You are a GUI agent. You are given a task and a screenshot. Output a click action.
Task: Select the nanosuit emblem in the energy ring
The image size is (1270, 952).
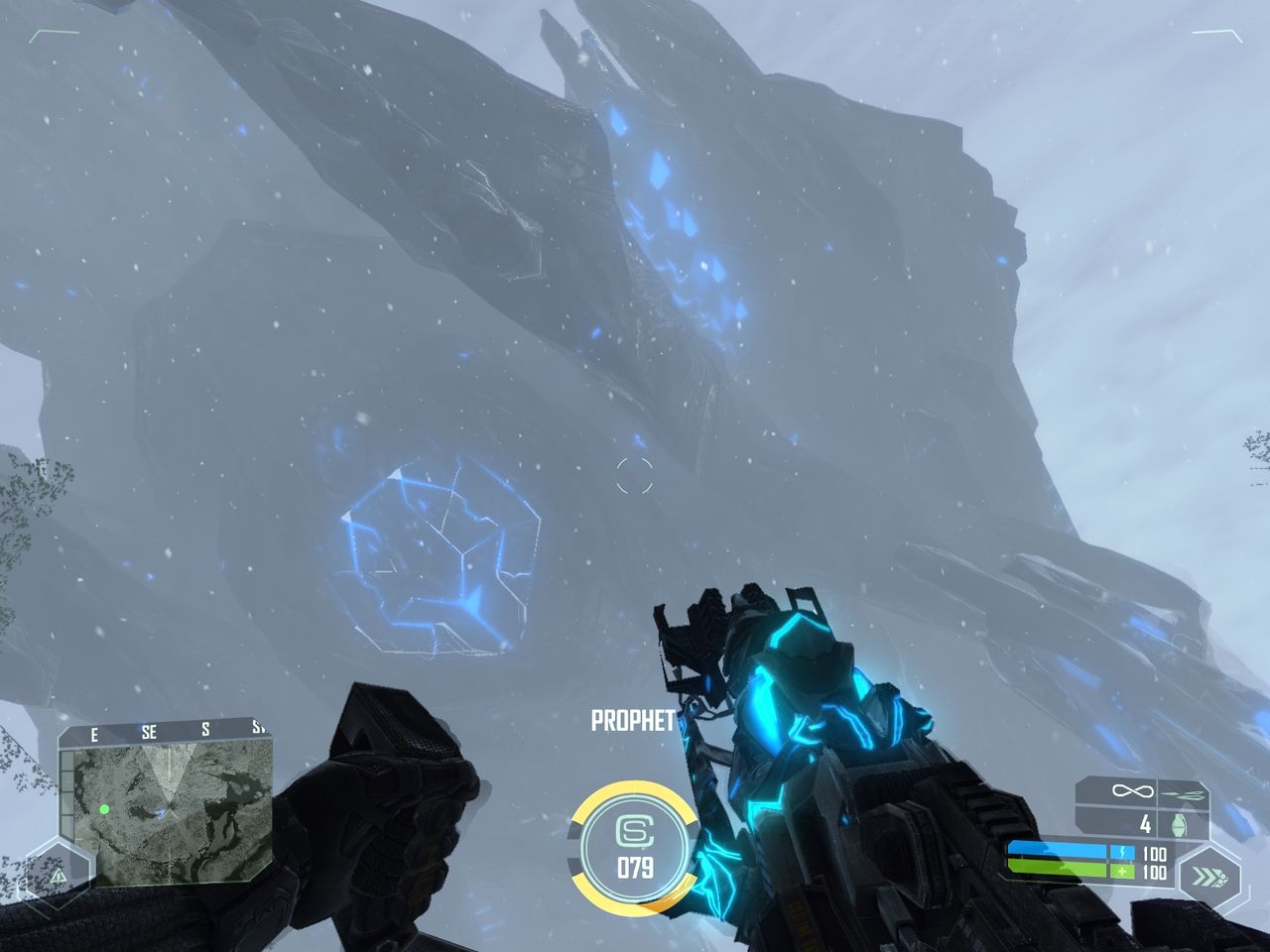[x=635, y=829]
